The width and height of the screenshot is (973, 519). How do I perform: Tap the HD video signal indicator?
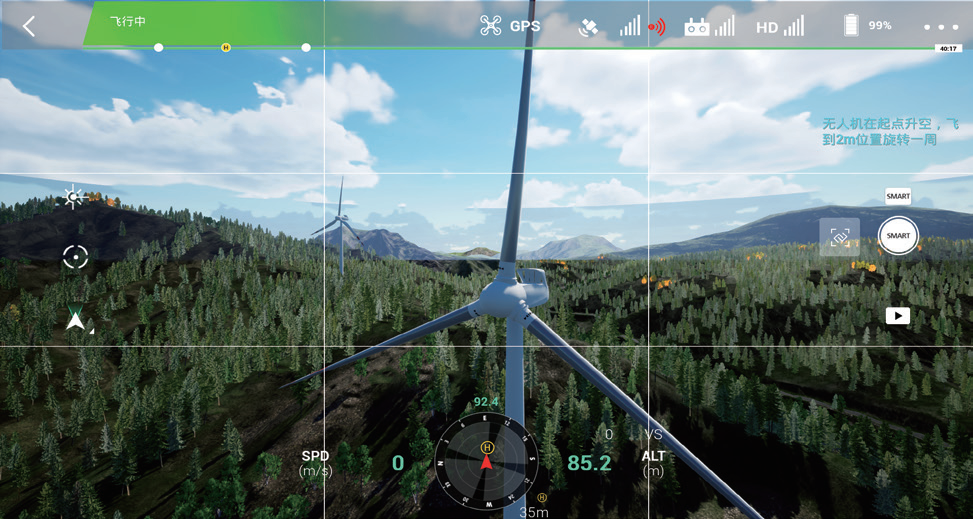pyautogui.click(x=780, y=26)
